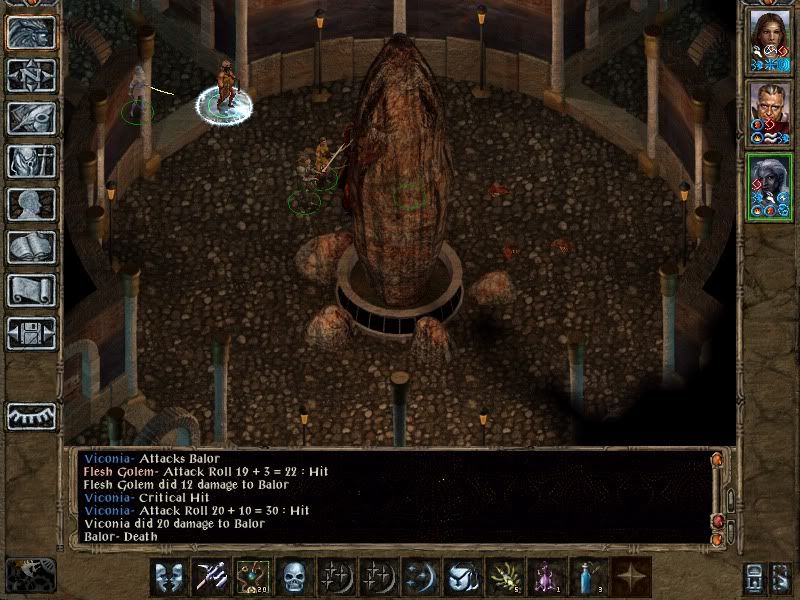
Task: Open the mage spellbook
Action: pos(31,247)
